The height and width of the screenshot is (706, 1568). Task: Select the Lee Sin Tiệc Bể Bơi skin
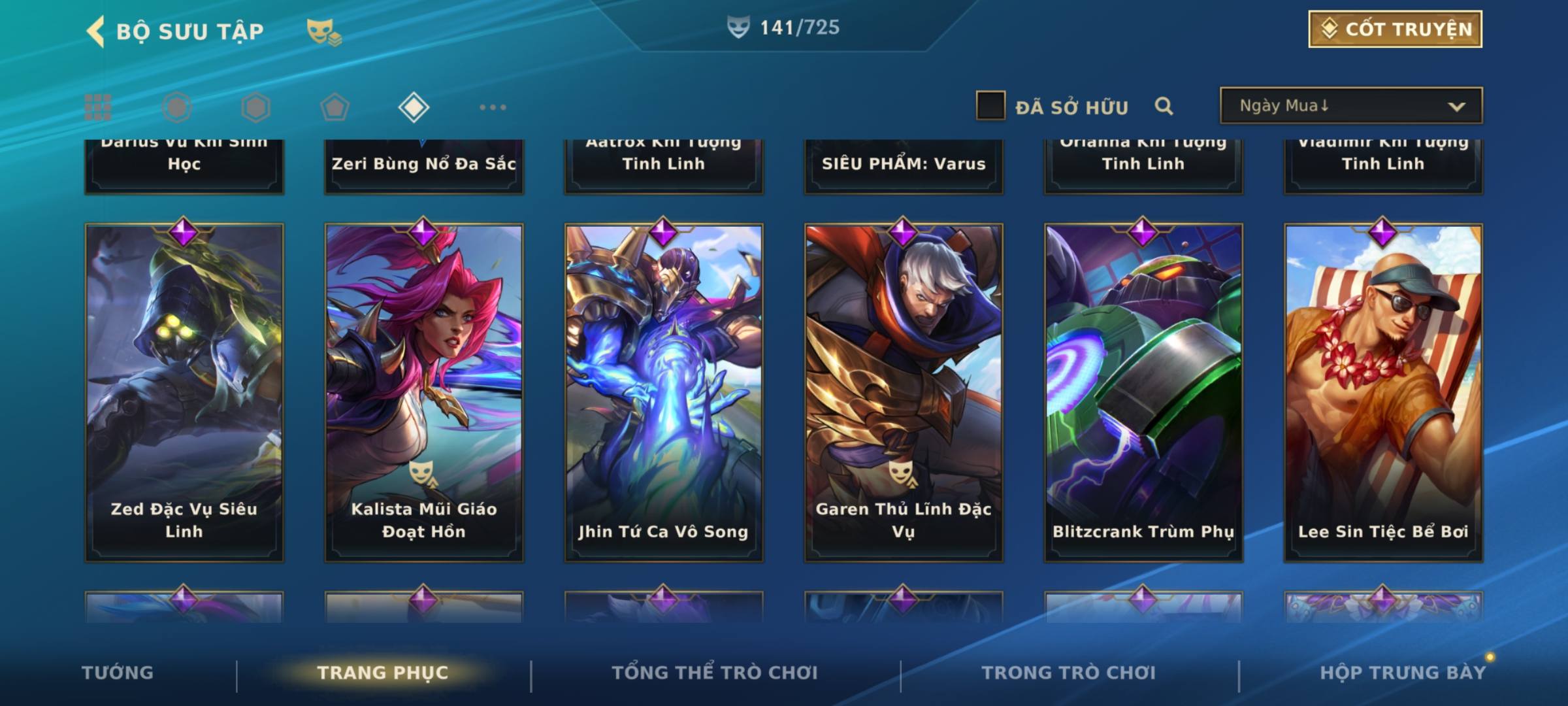coord(1383,392)
